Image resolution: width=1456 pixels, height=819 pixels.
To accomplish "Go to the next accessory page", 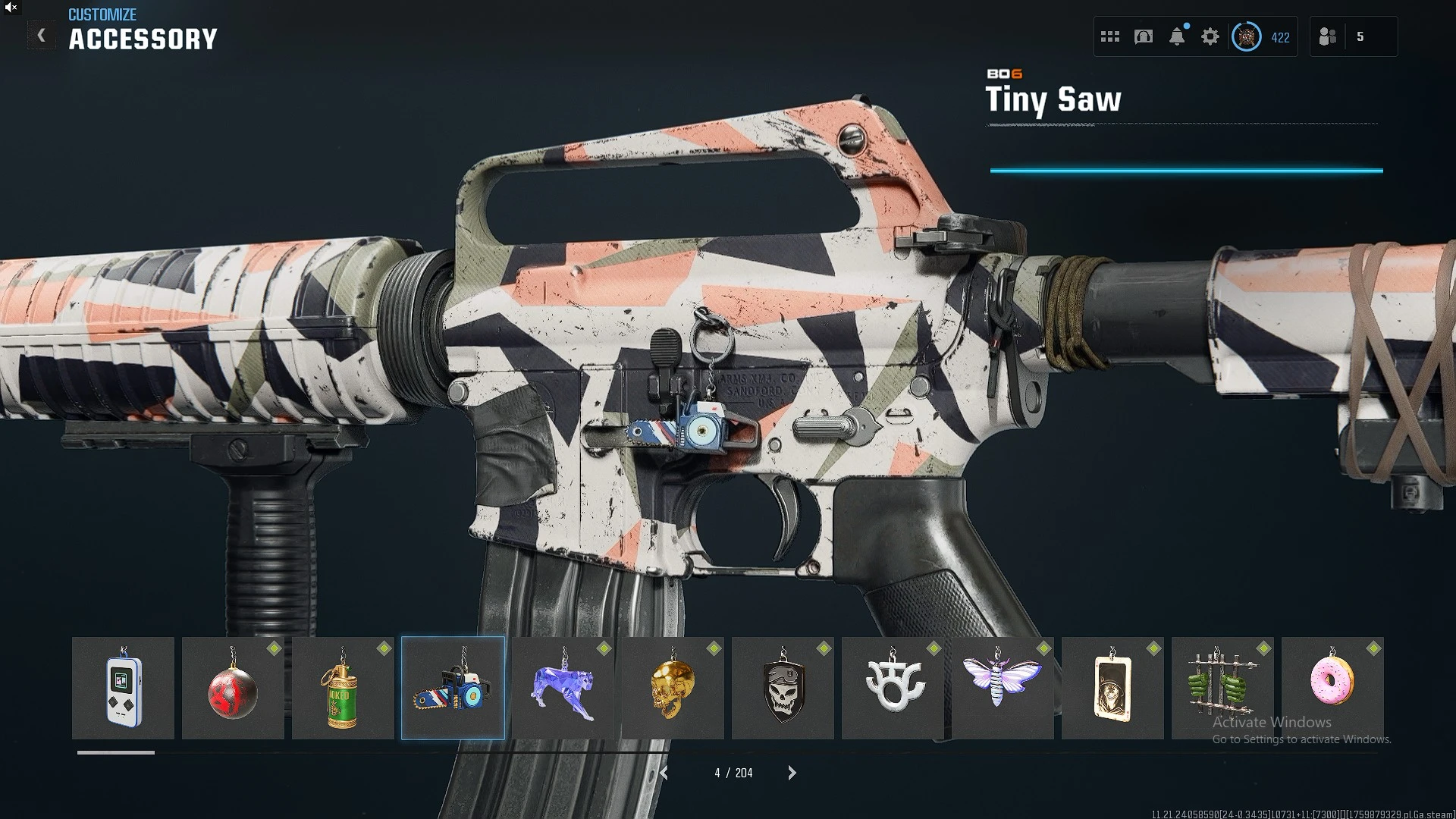I will (792, 773).
